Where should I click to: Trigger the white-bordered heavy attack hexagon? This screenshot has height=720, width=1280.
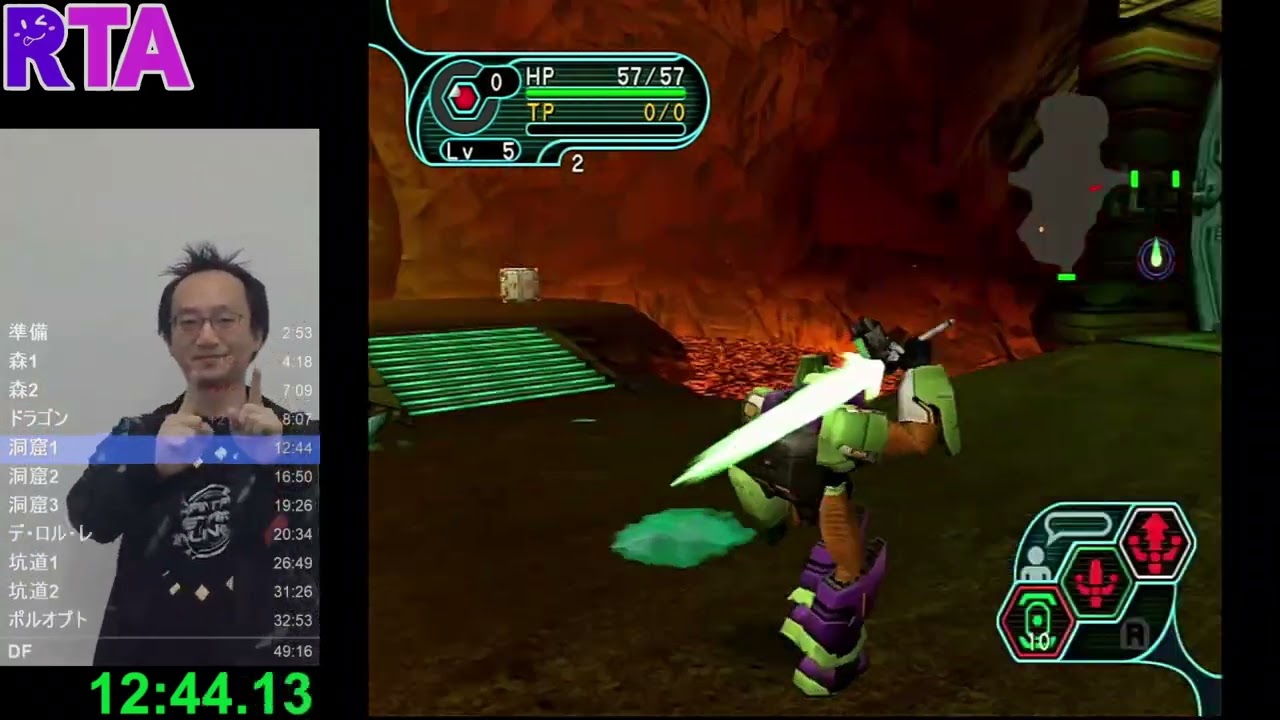tap(1156, 541)
